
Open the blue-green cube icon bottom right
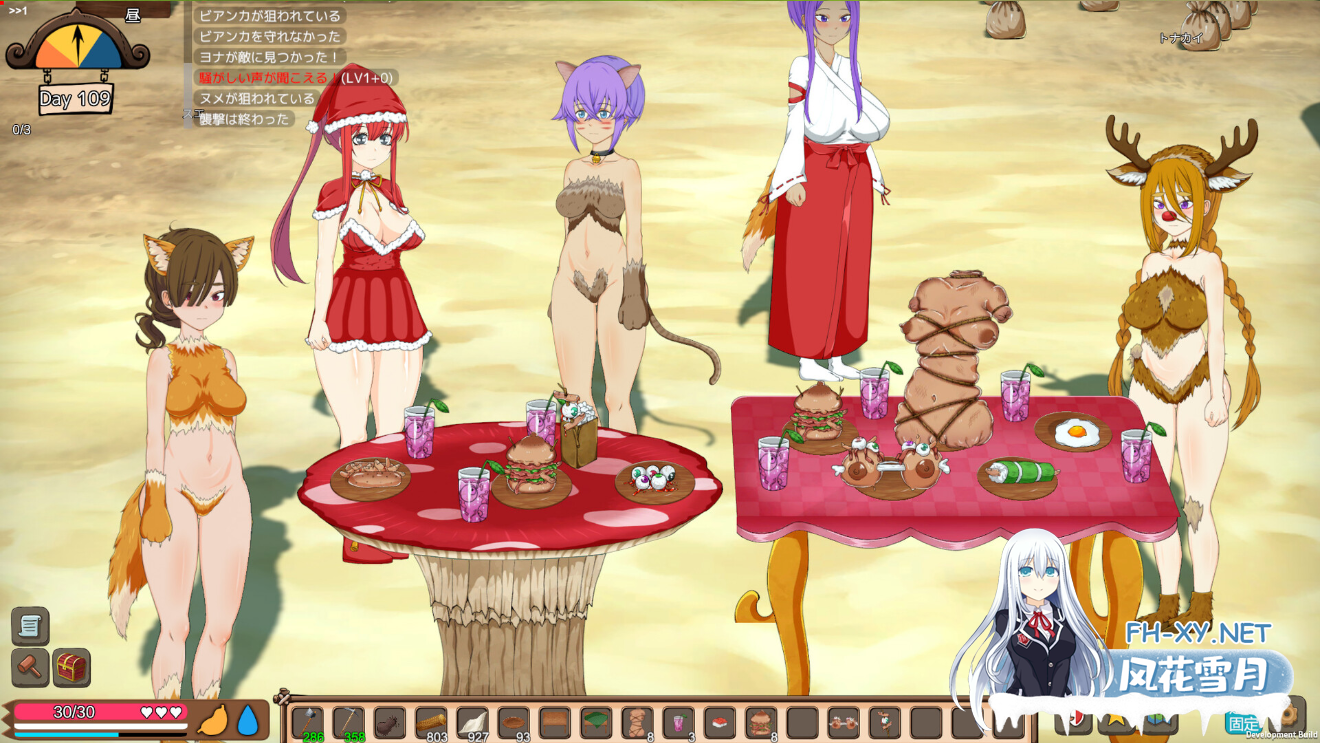(x=1156, y=716)
